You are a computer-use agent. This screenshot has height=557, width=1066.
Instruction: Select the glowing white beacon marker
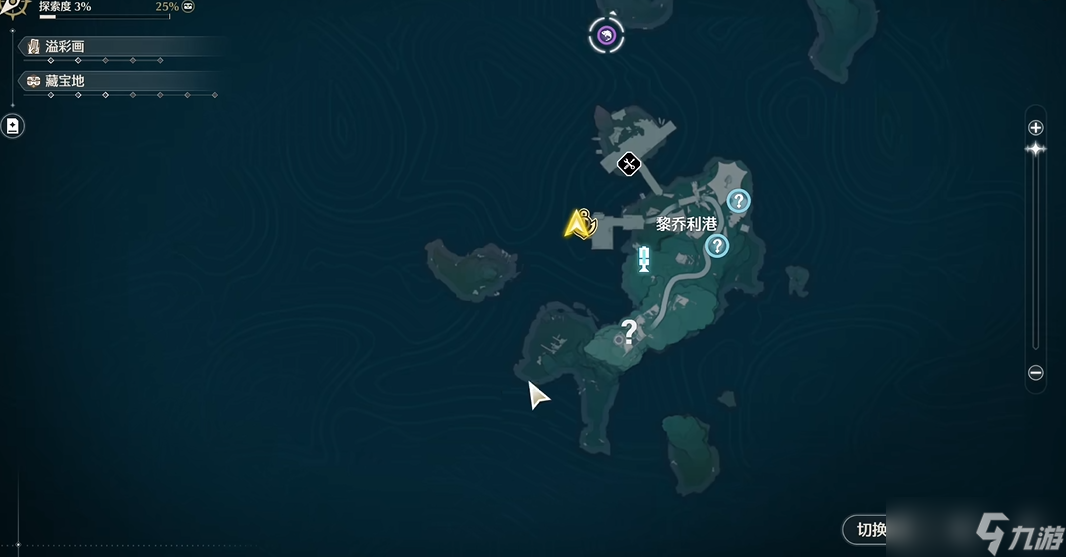pos(644,261)
